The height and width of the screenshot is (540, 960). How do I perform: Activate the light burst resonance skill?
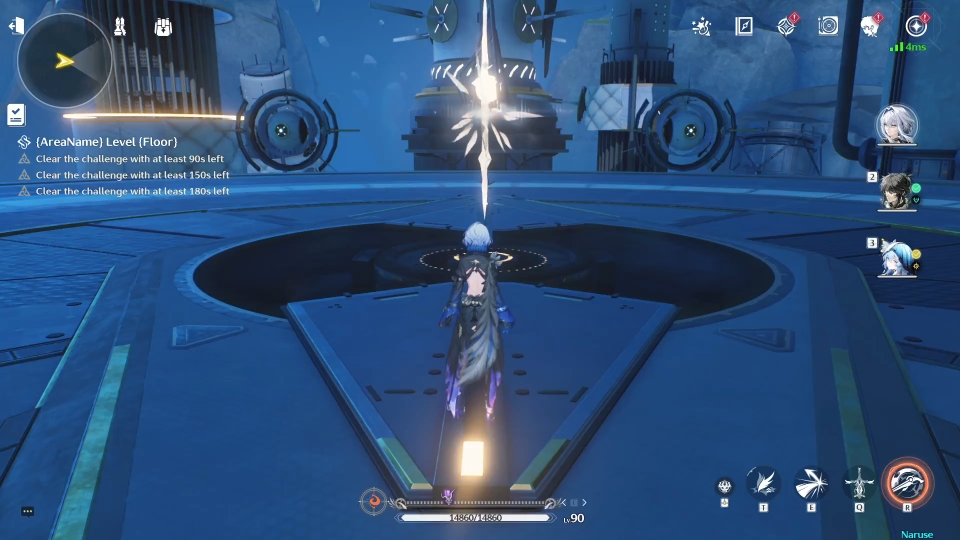[811, 484]
